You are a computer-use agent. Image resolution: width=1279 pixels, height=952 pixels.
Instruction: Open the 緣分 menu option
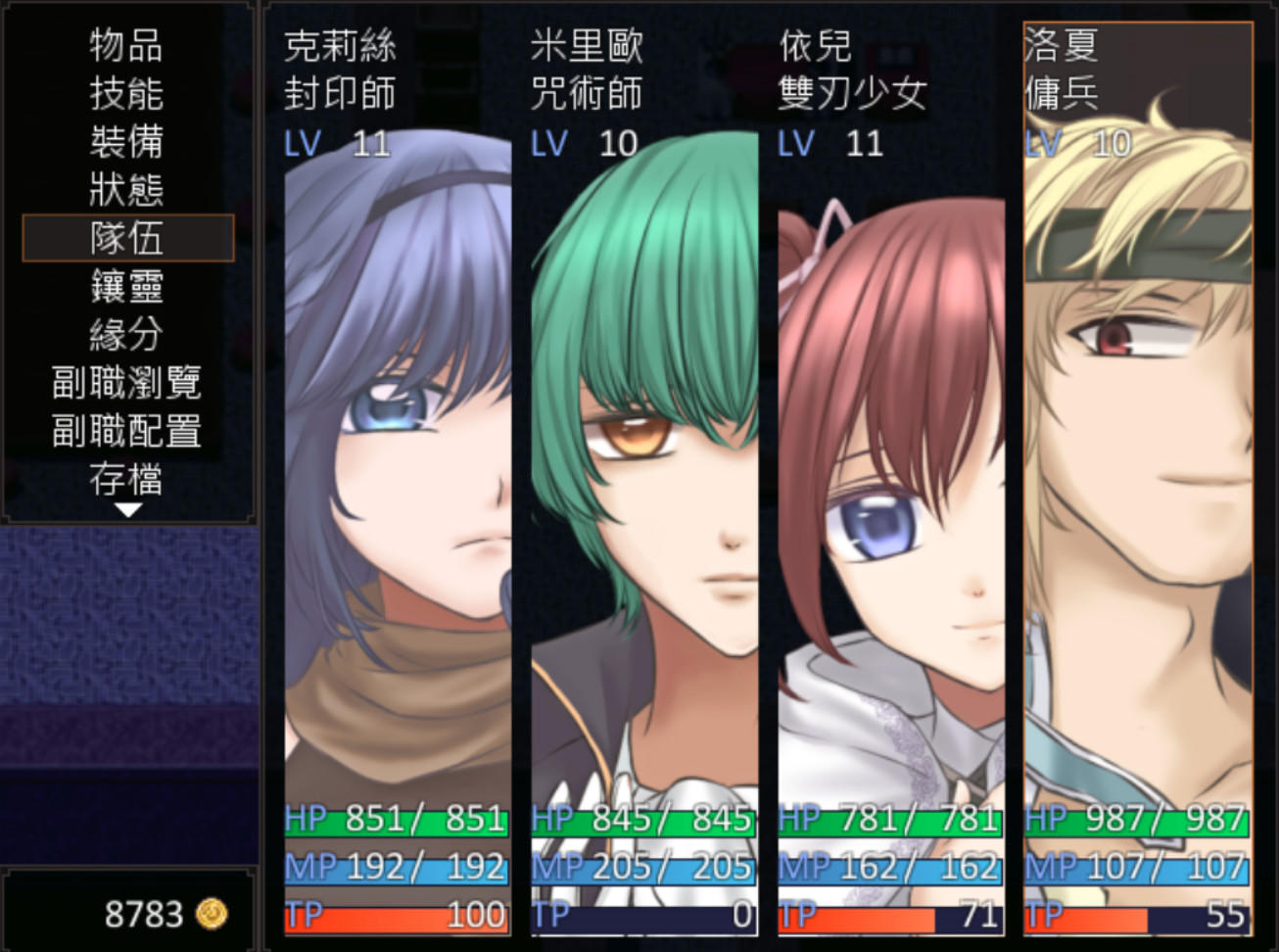coord(128,334)
